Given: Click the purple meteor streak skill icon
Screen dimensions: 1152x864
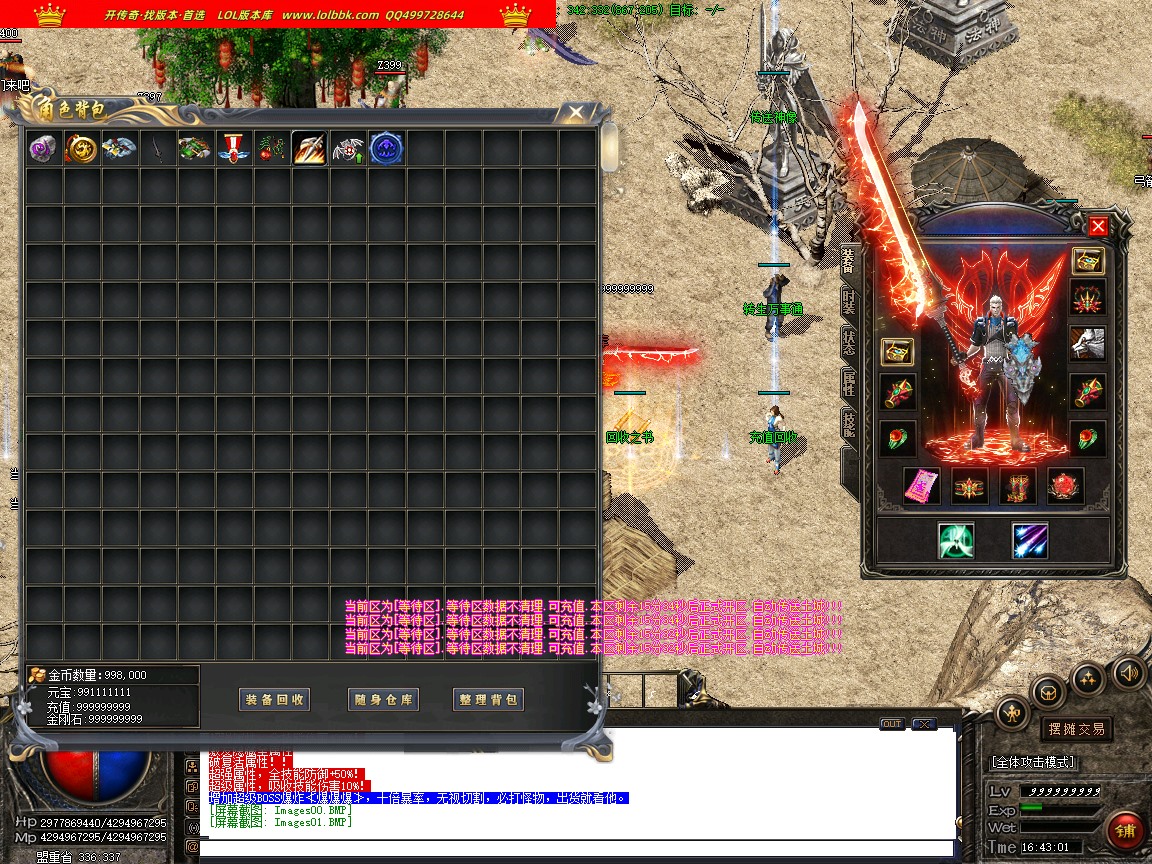Looking at the screenshot, I should [1029, 541].
